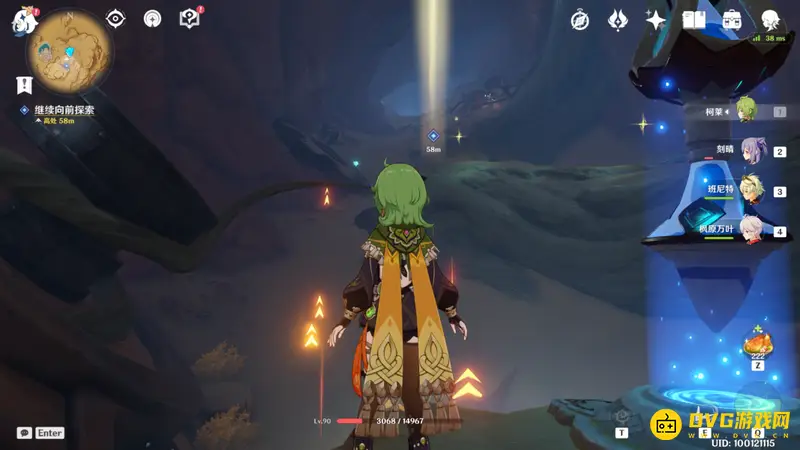
Task: Open the compass adventure icon
Action: (580, 19)
